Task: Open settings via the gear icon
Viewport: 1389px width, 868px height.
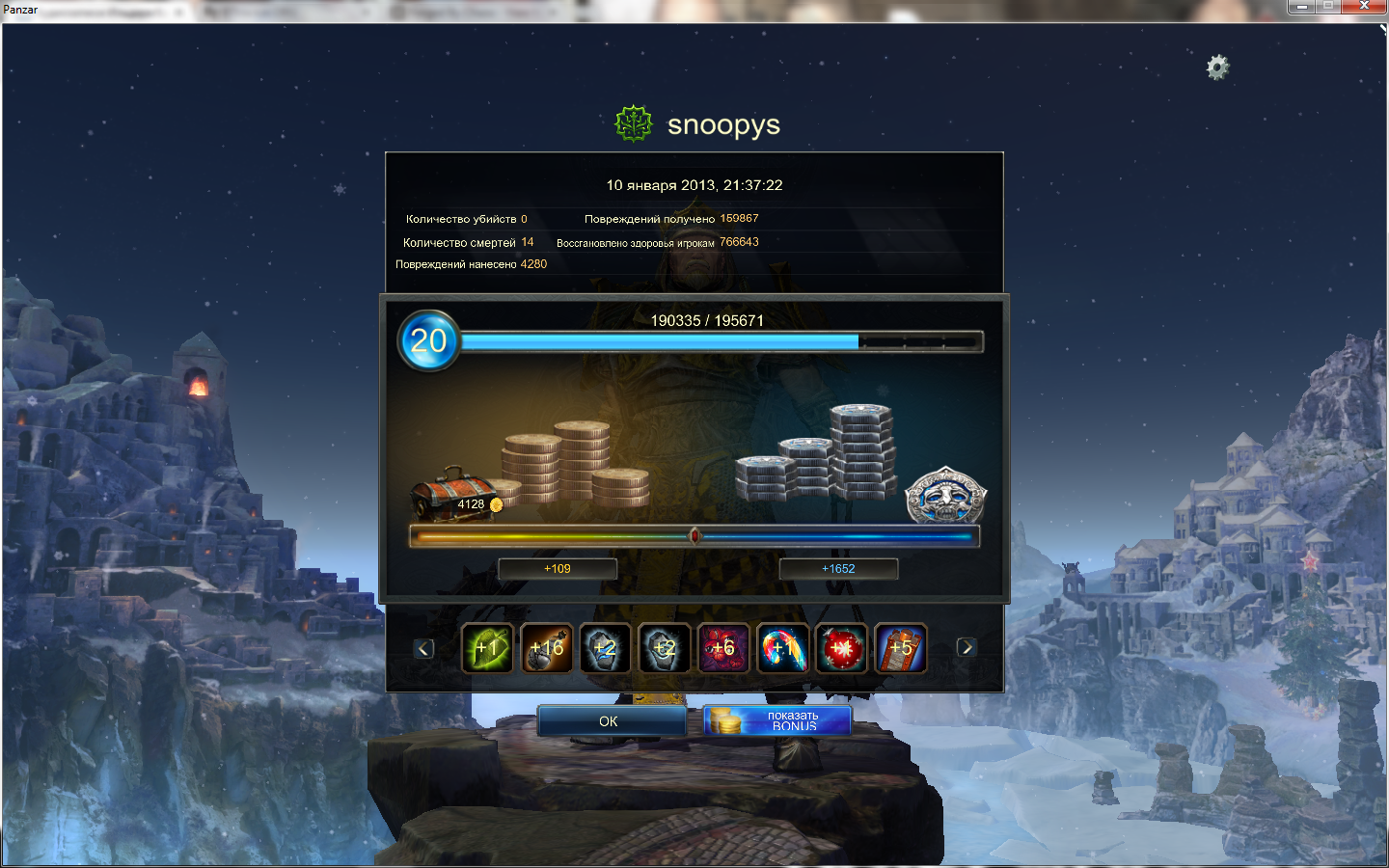Action: (1217, 68)
